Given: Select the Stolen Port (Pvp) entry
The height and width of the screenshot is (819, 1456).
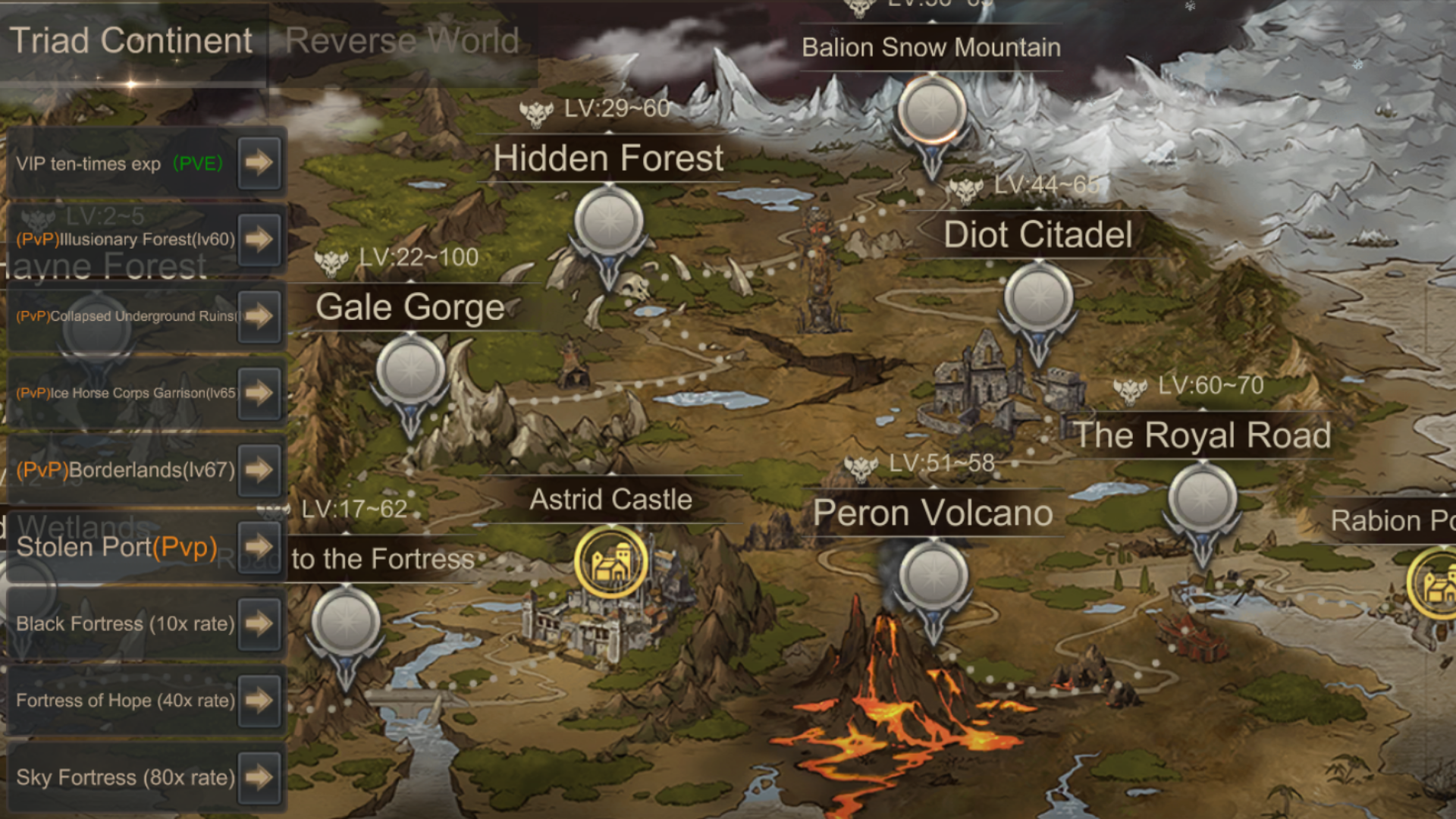Looking at the screenshot, I should click(x=259, y=546).
